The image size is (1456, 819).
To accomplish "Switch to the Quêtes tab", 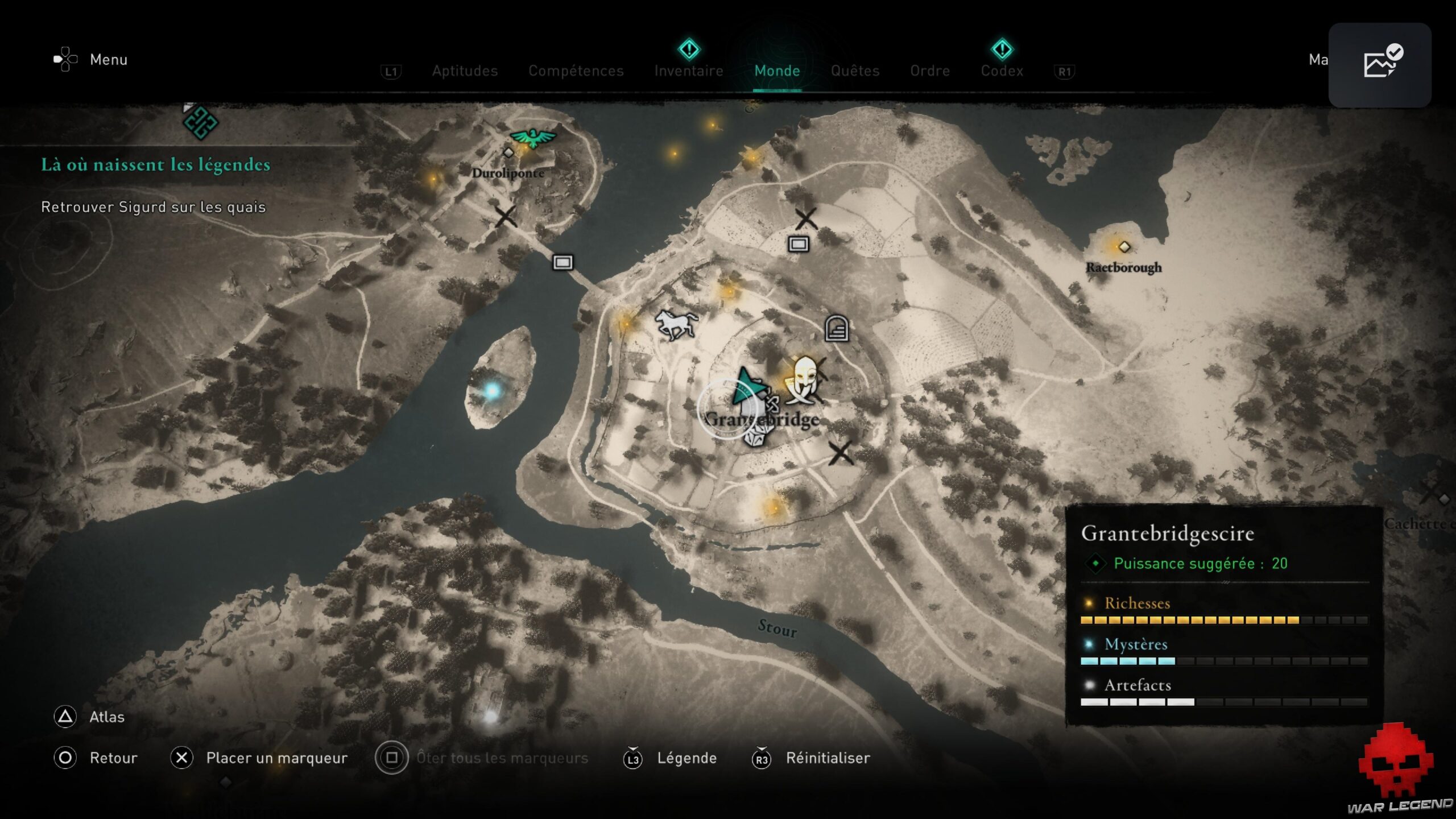I will coord(855,71).
